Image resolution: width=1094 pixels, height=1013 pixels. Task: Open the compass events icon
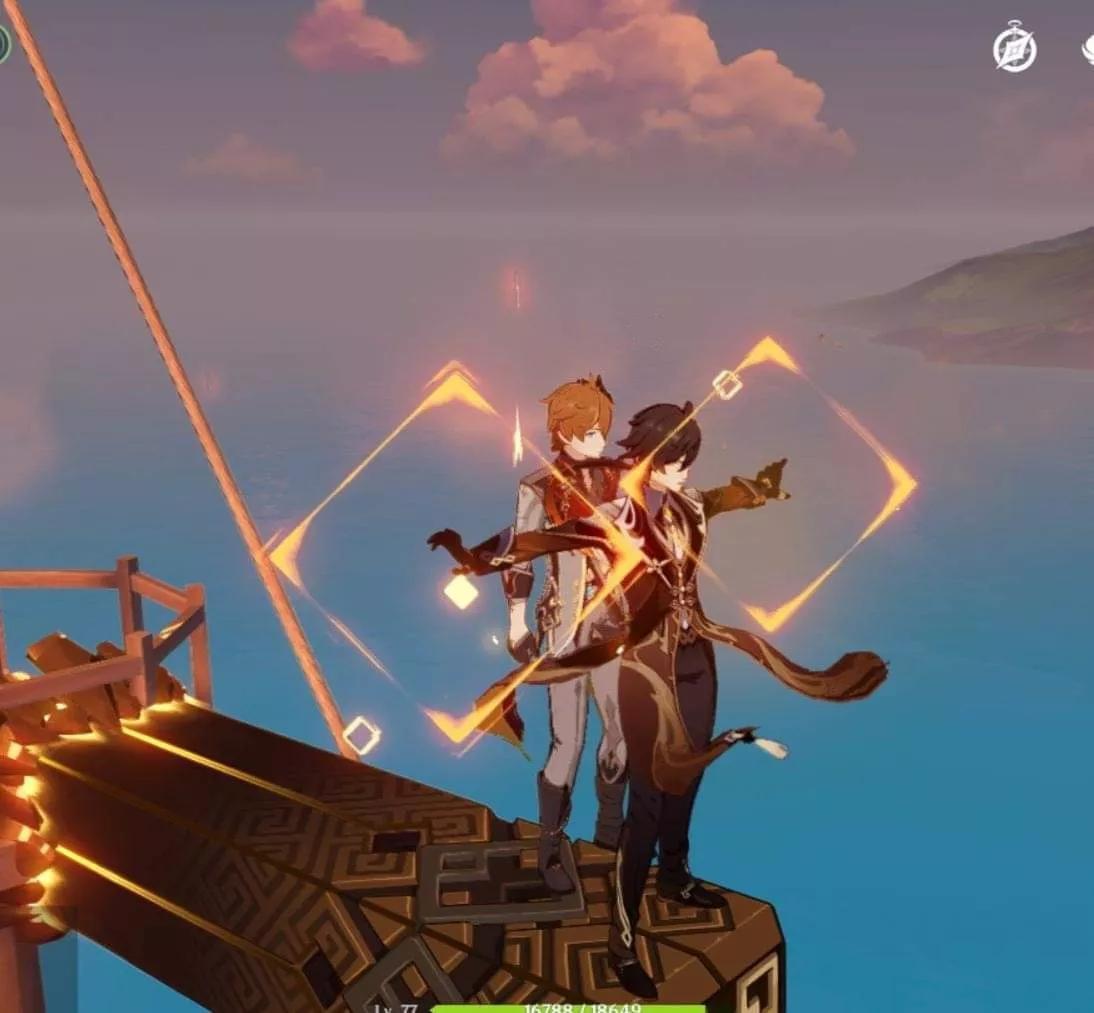[1014, 47]
